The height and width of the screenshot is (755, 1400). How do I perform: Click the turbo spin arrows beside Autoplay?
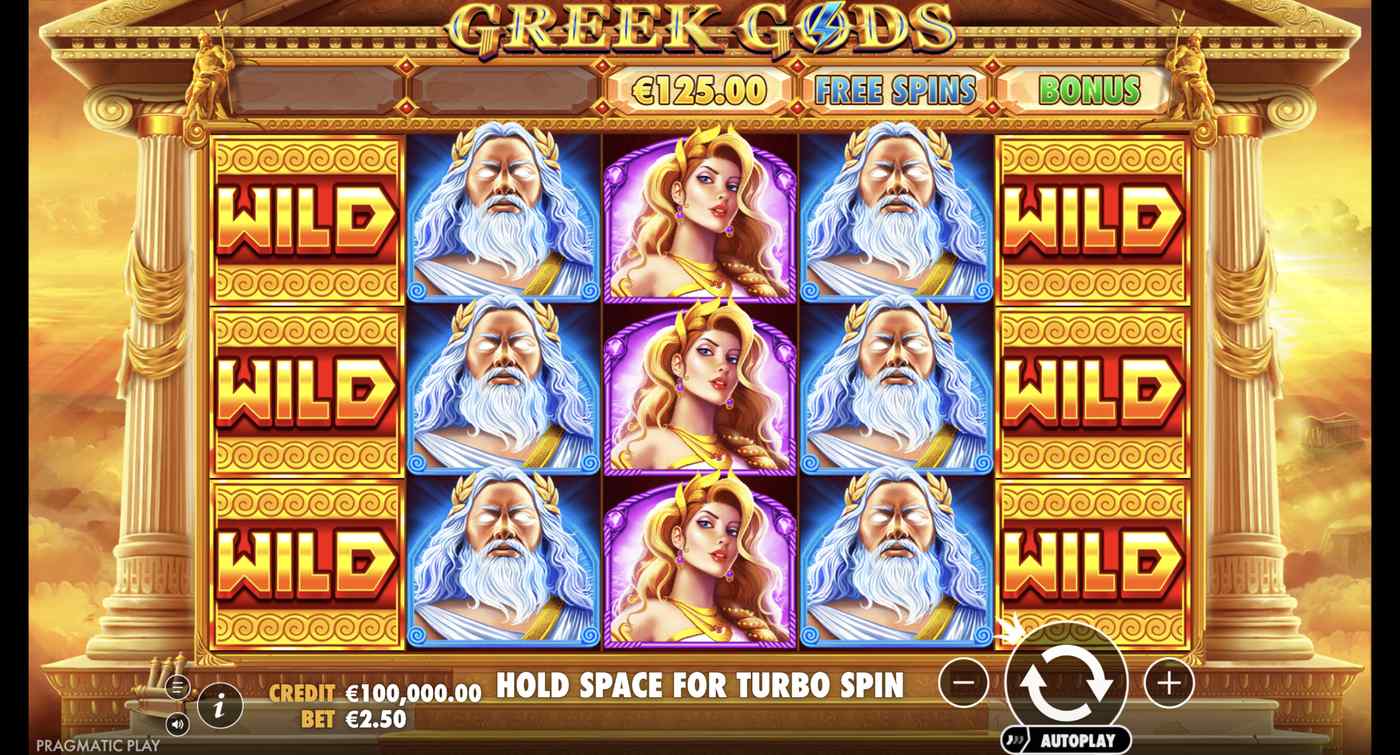[x=1015, y=738]
